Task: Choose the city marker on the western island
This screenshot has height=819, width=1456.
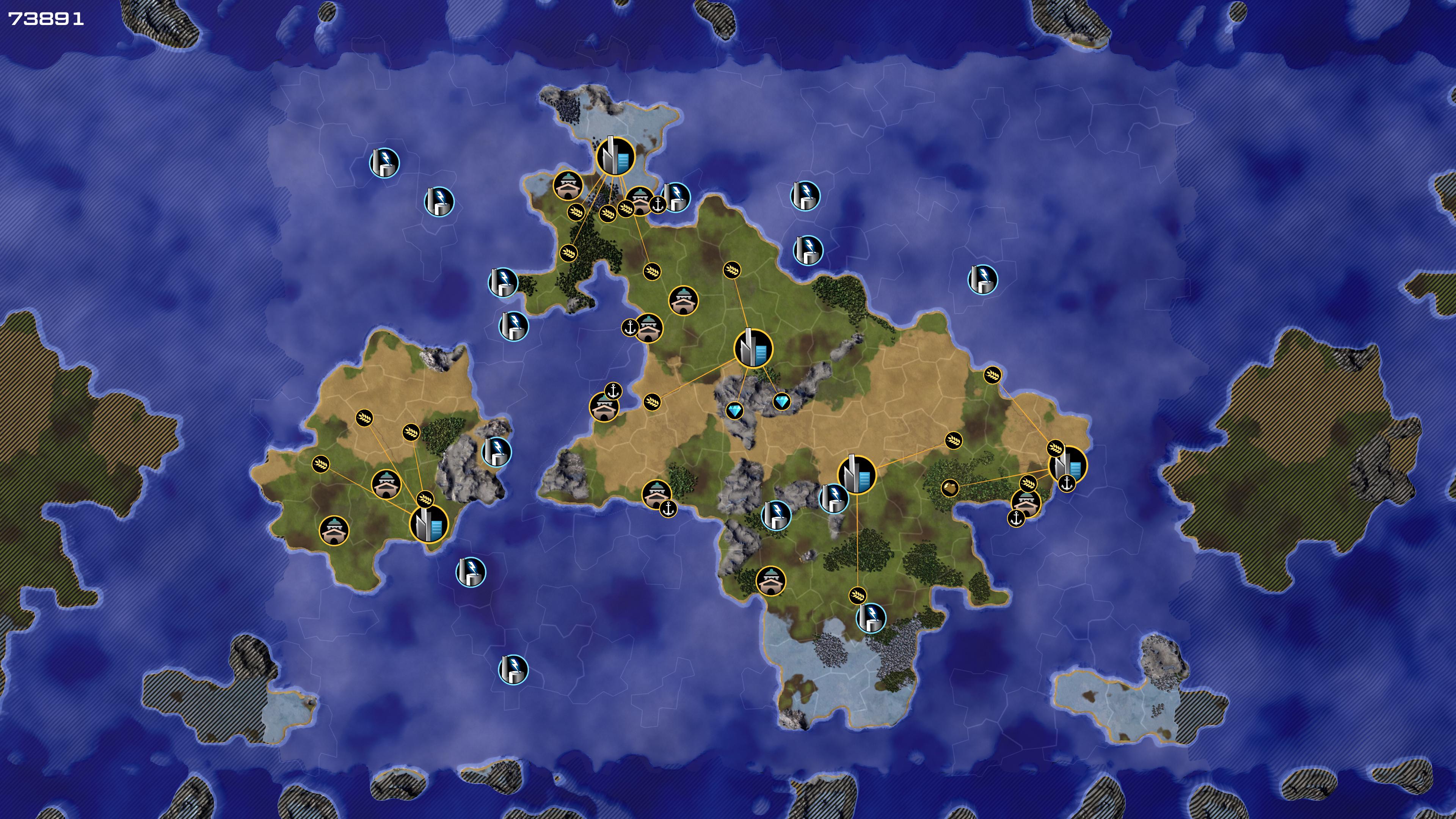Action: (429, 523)
